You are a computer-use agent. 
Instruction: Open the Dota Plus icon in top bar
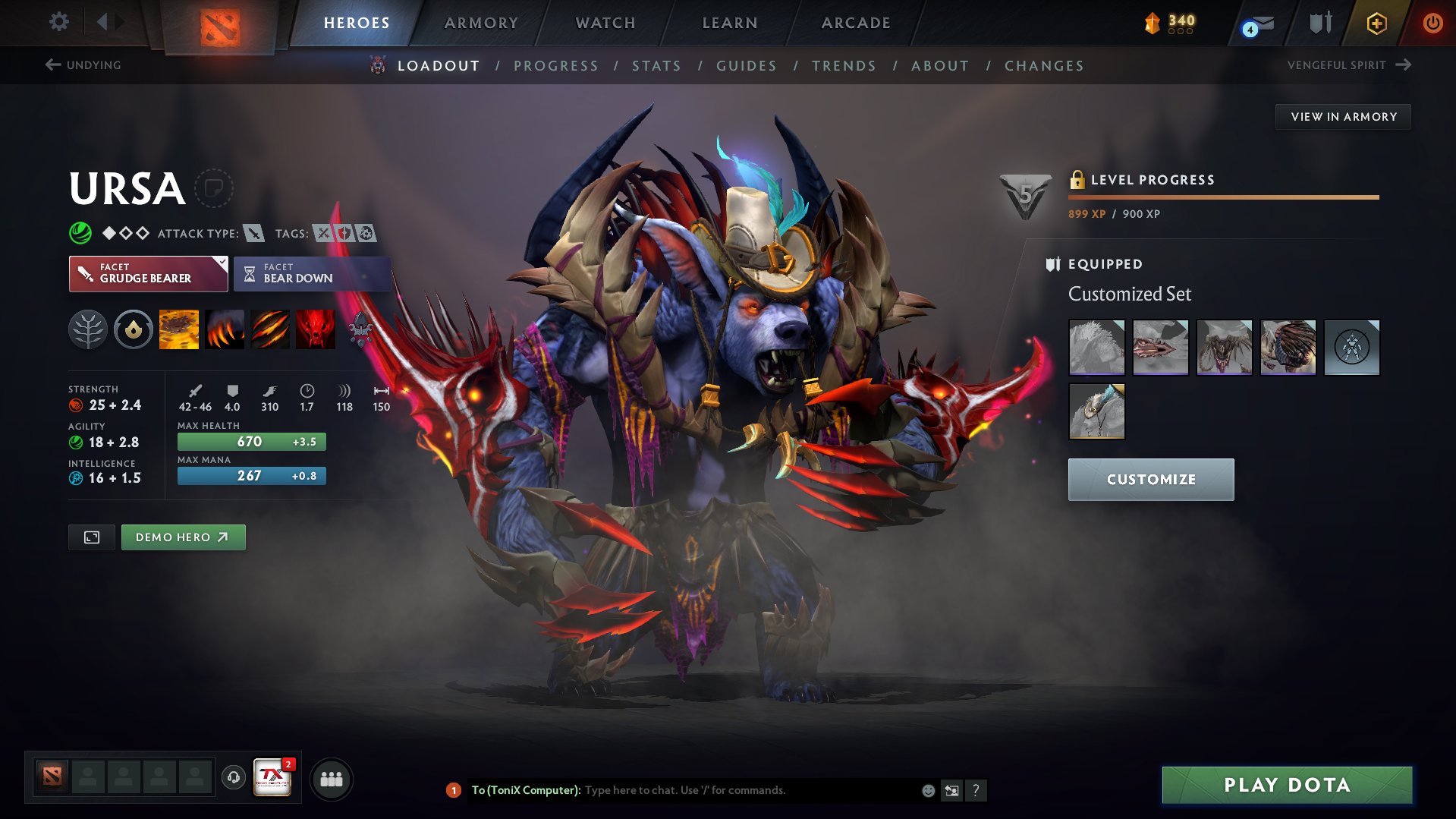(1376, 24)
